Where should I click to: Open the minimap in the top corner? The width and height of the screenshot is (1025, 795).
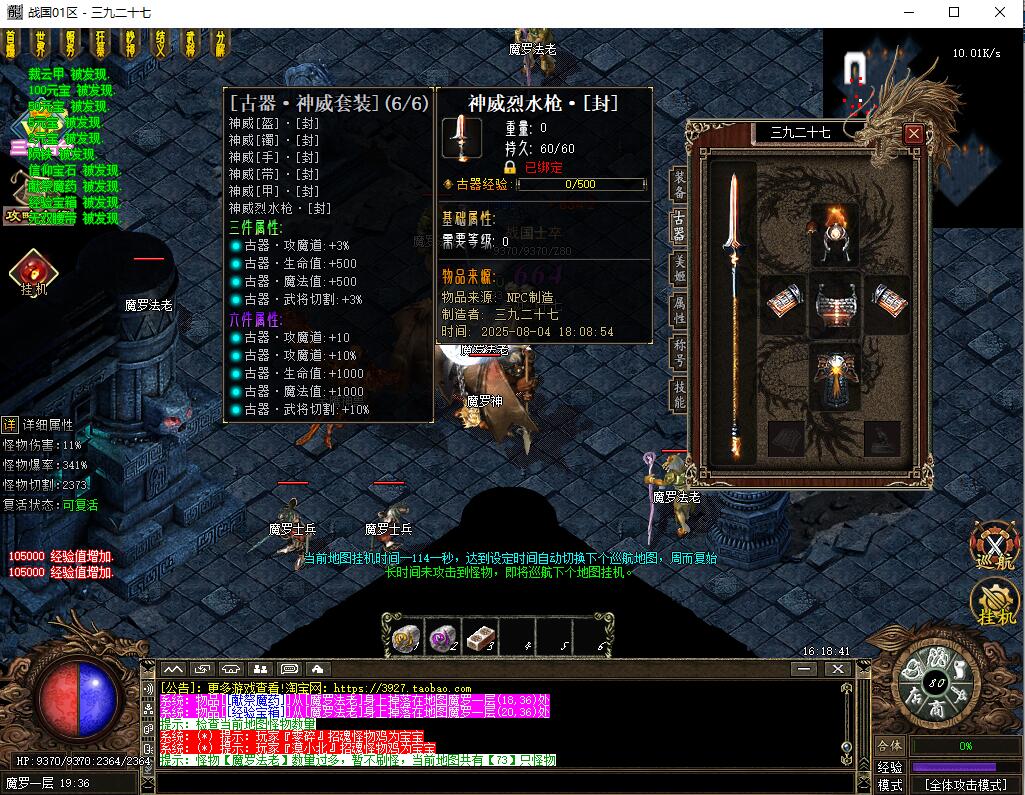point(868,75)
